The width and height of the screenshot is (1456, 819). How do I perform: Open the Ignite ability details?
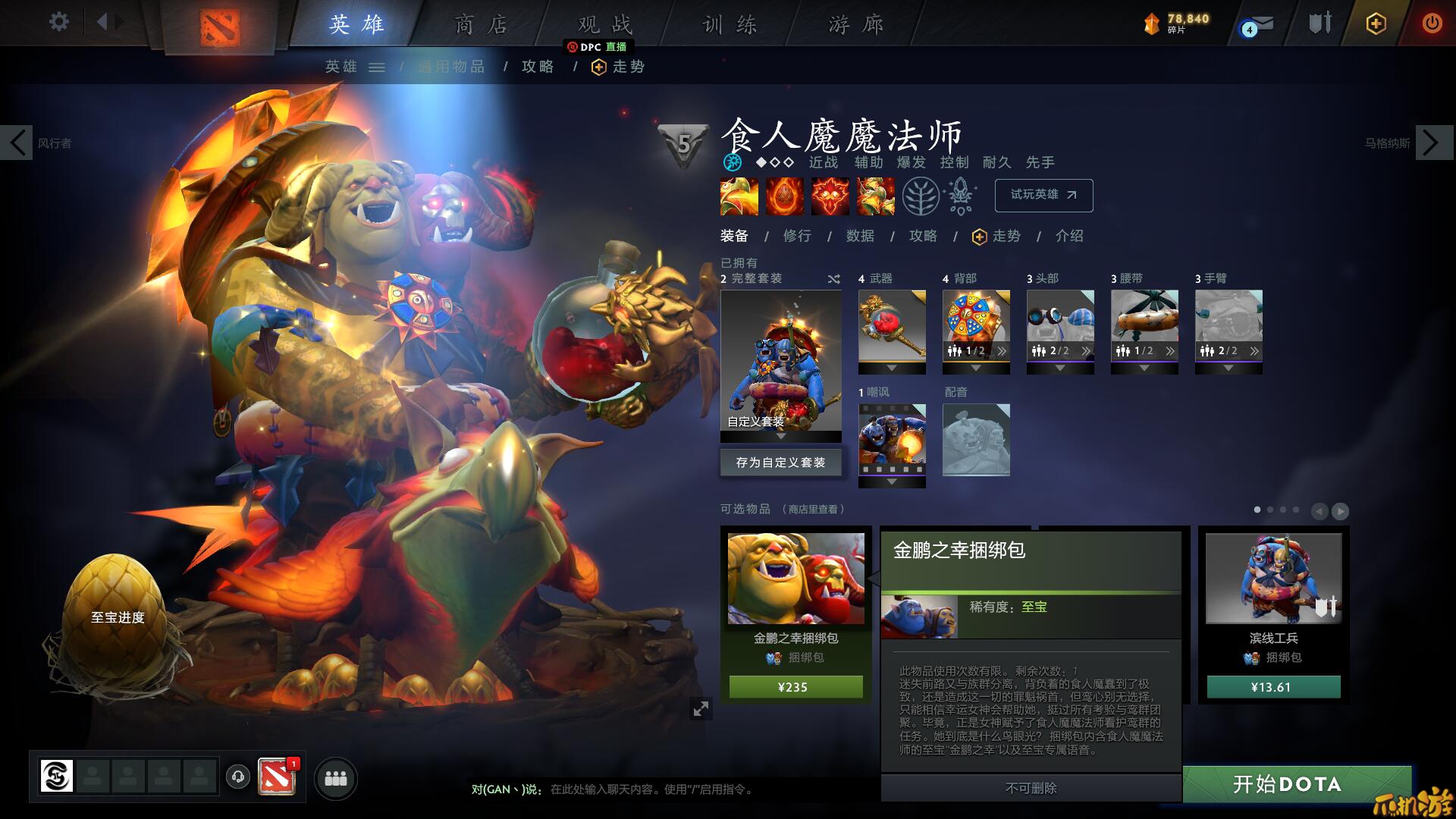pyautogui.click(x=784, y=196)
